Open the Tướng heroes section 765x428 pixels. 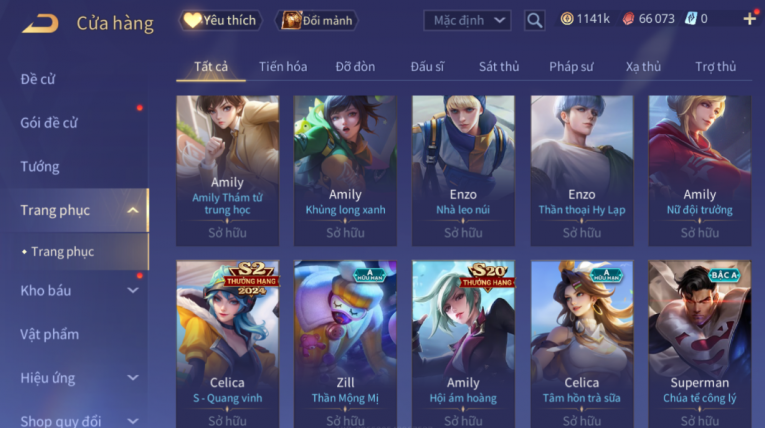tap(40, 167)
